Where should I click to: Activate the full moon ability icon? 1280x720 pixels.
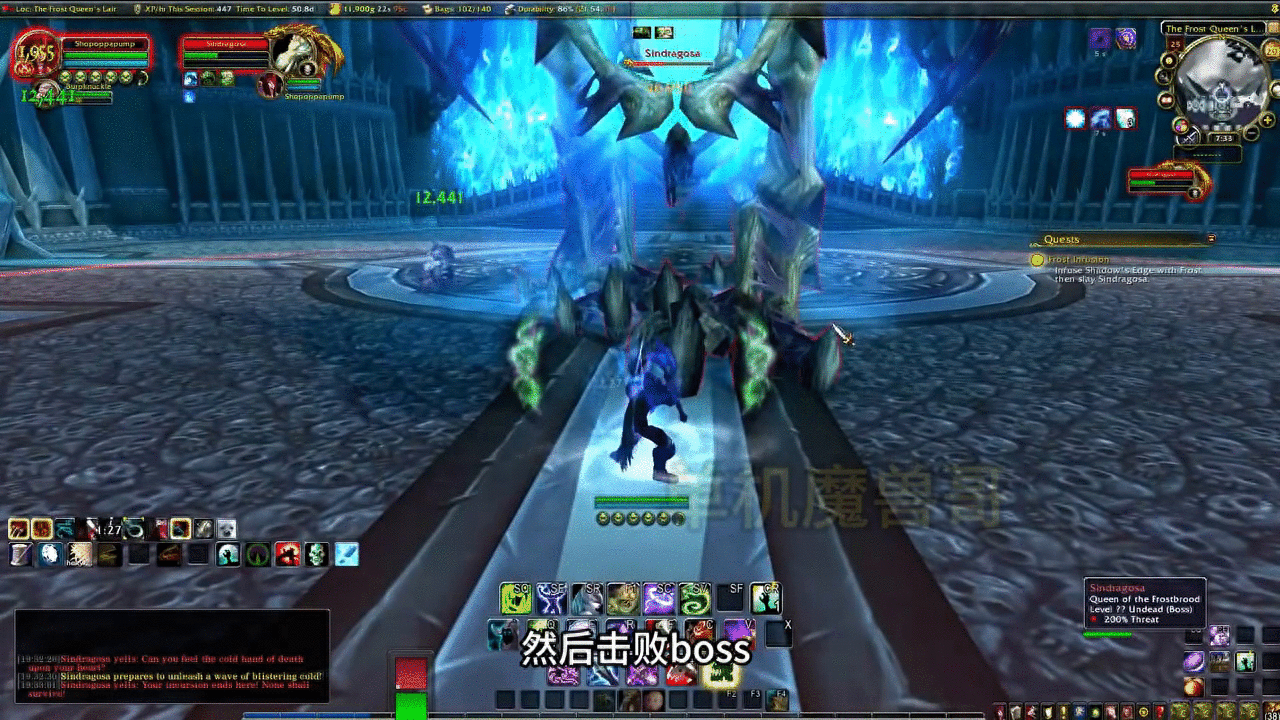(x=49, y=554)
